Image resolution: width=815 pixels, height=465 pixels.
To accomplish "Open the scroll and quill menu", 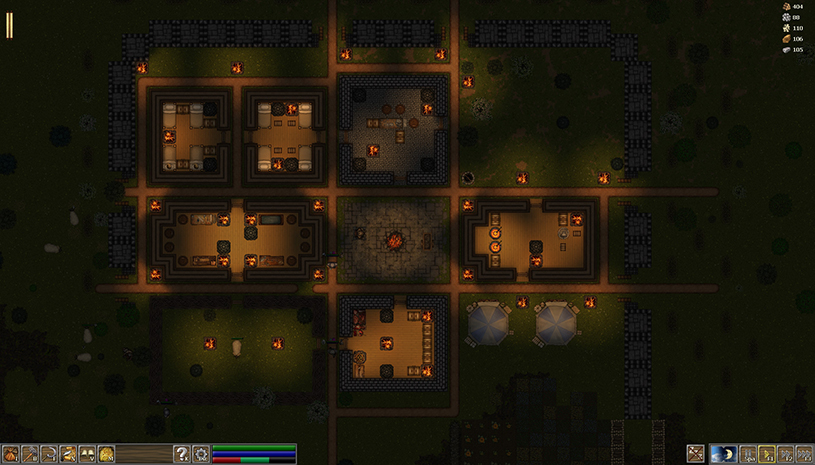I will pyautogui.click(x=67, y=454).
